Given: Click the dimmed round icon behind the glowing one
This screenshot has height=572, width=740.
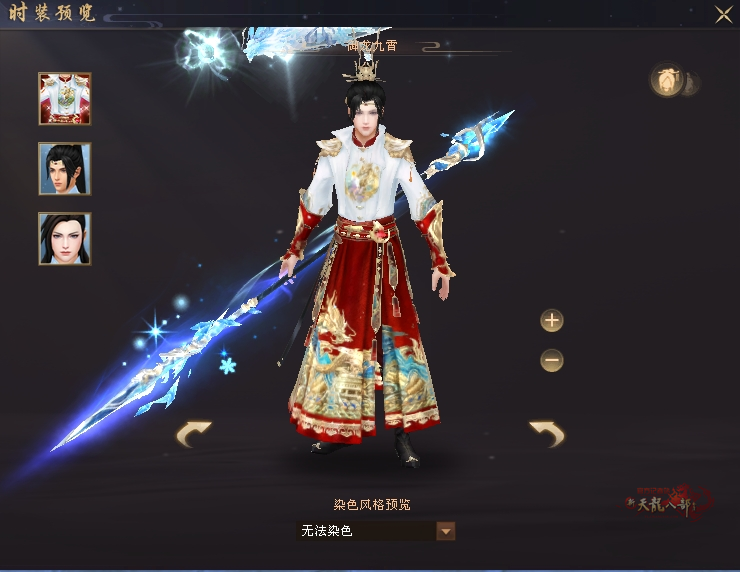Looking at the screenshot, I should tap(692, 84).
